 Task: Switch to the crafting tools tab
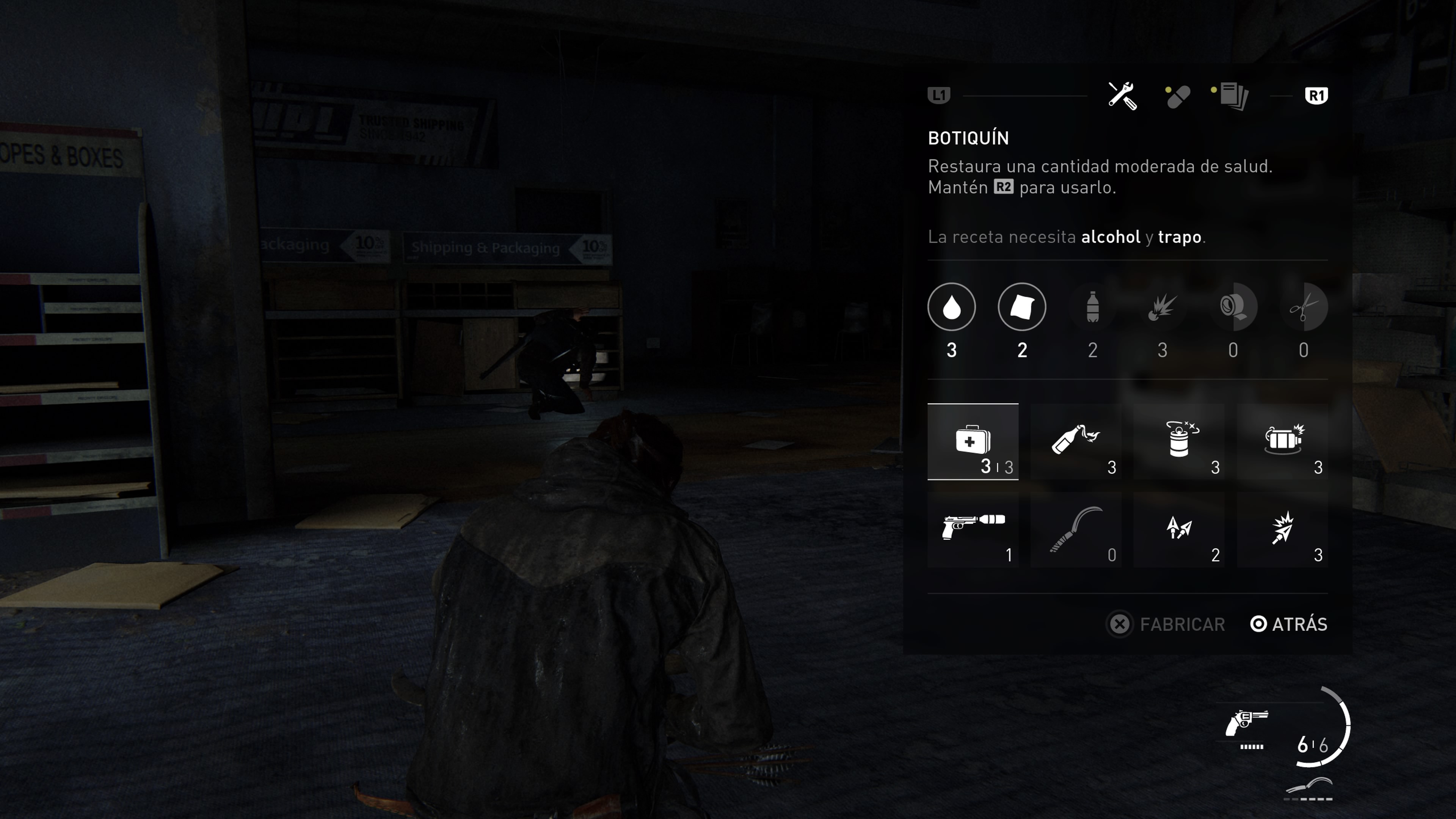pyautogui.click(x=1122, y=96)
